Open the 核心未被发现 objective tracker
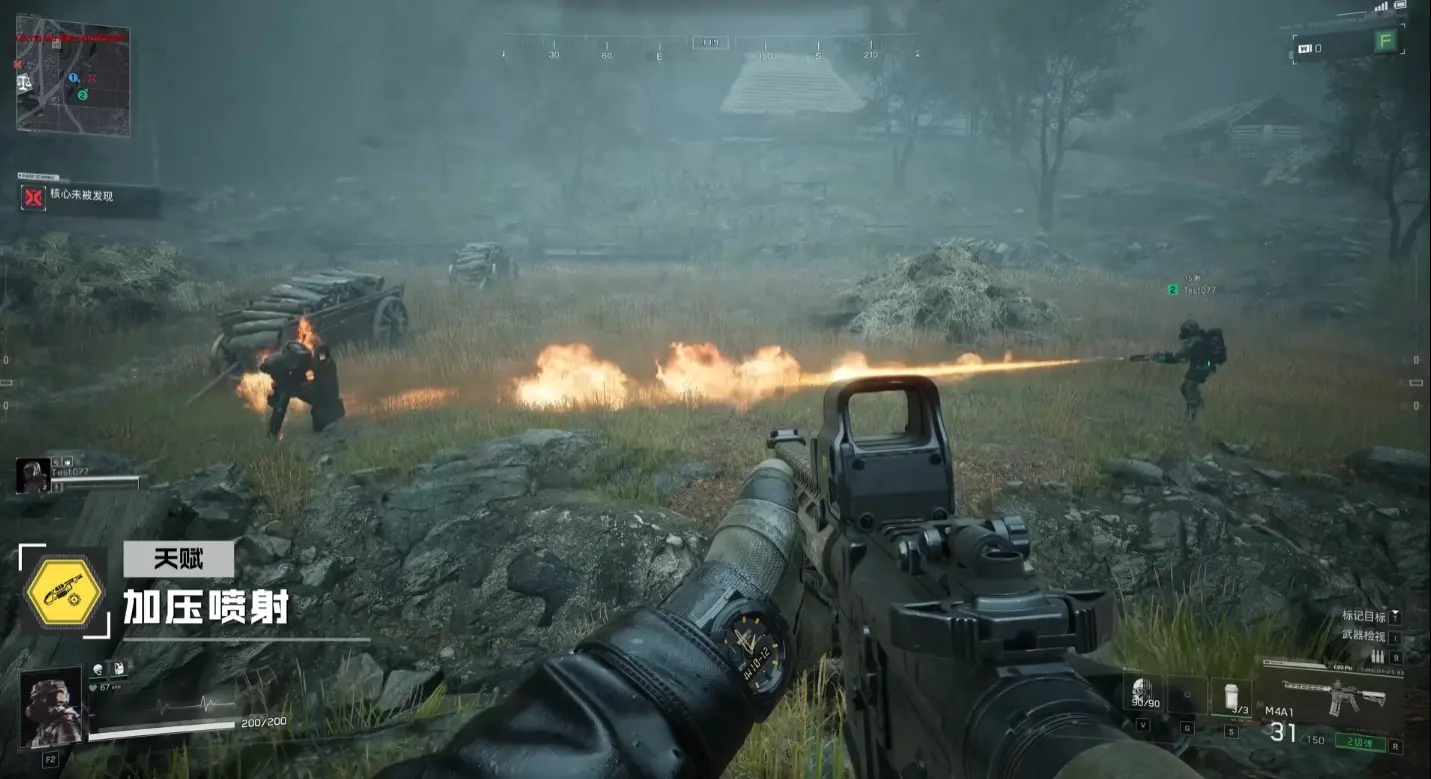 click(x=88, y=197)
